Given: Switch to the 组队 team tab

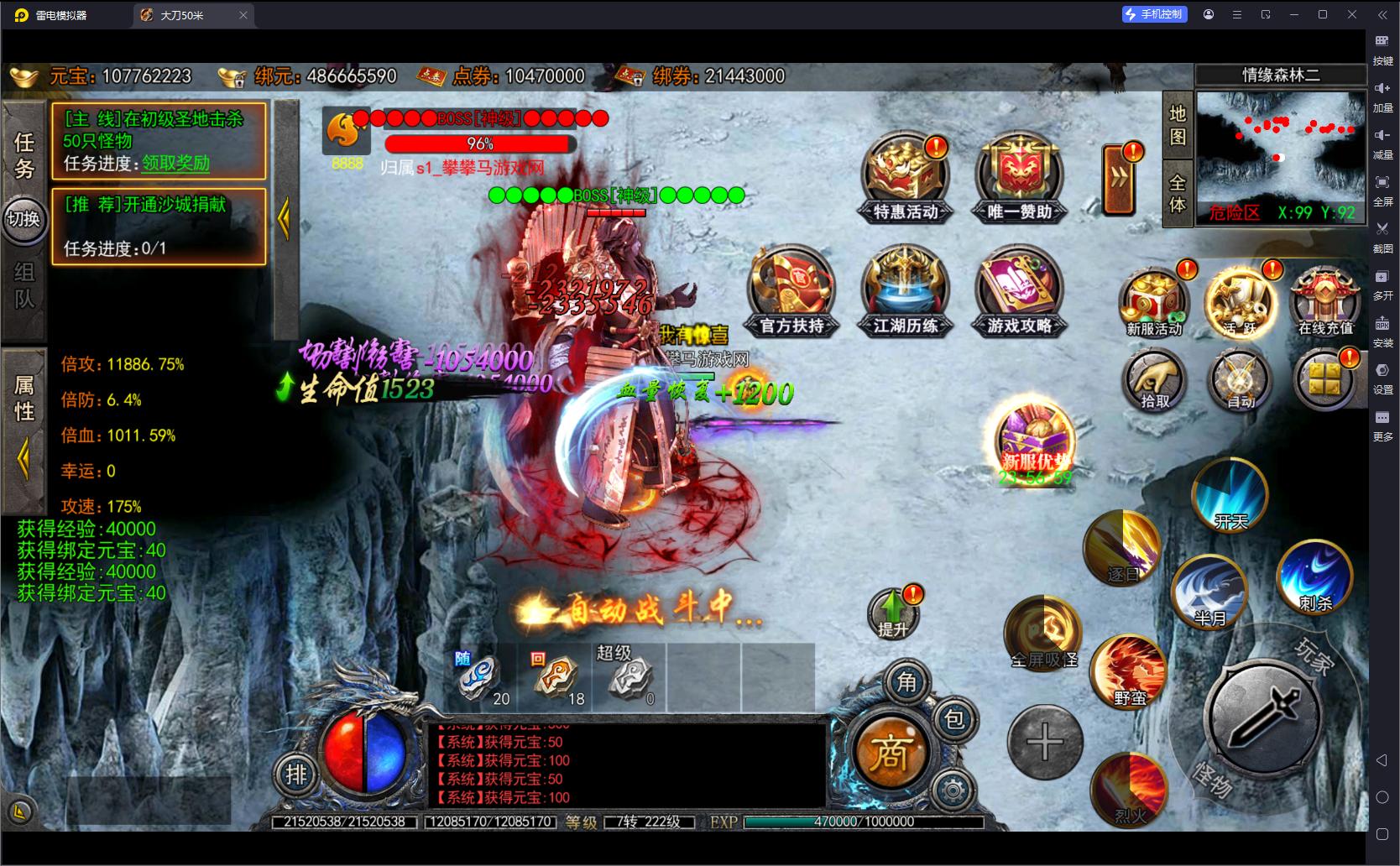Looking at the screenshot, I should [24, 285].
